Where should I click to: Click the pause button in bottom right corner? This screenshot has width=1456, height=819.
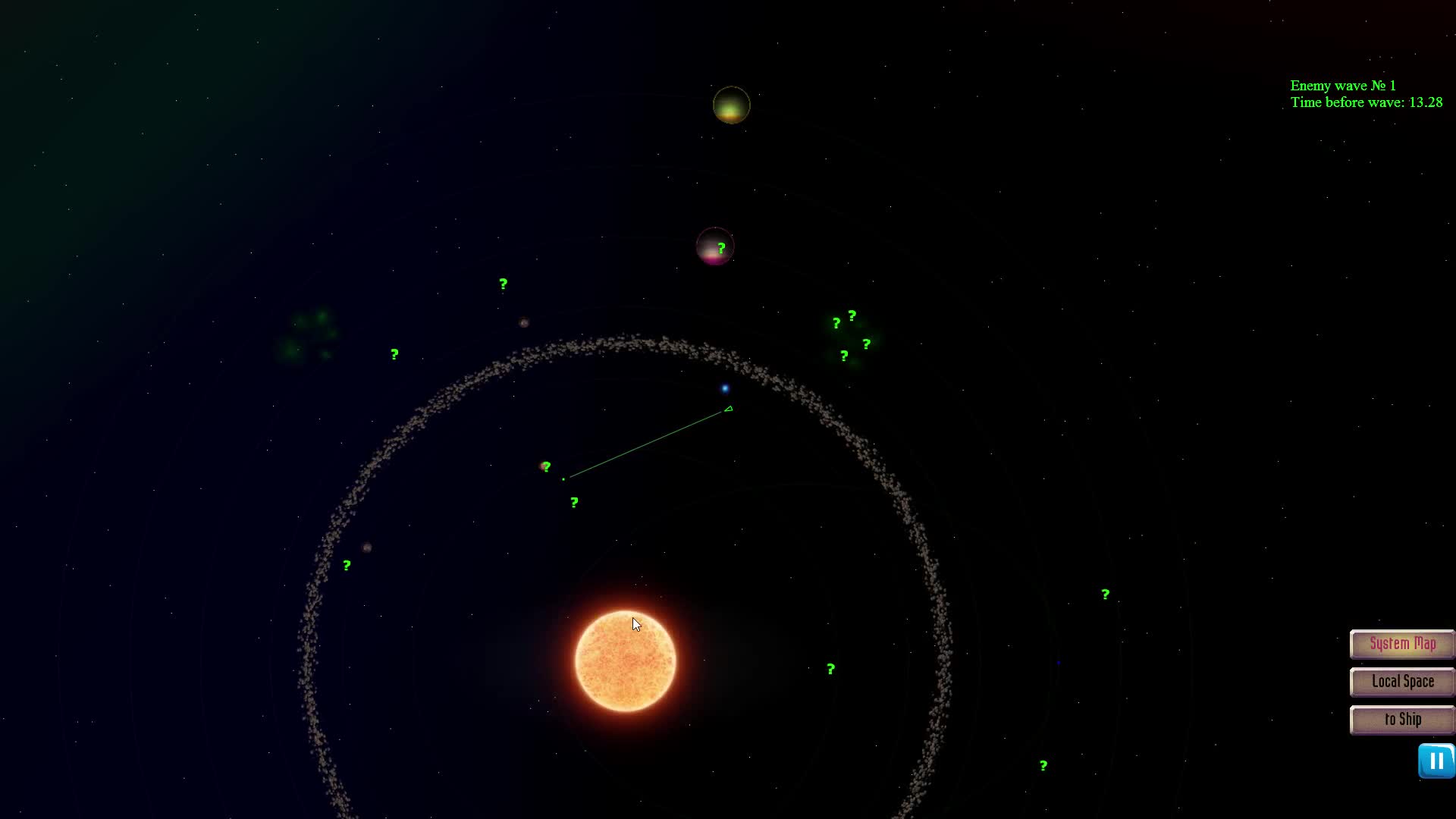[x=1436, y=761]
